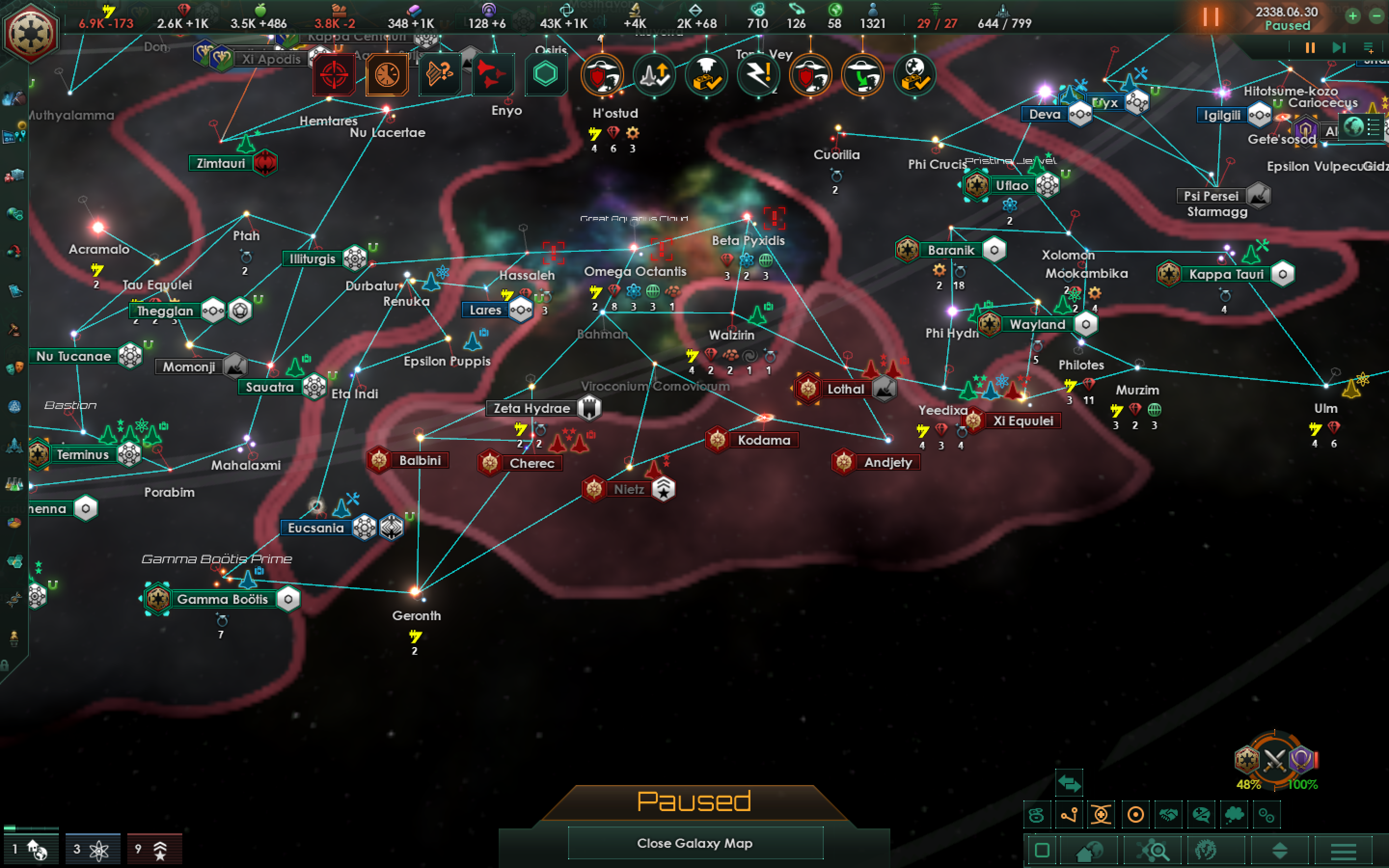
Task: Select the intel cloud map mode
Action: [x=1234, y=815]
